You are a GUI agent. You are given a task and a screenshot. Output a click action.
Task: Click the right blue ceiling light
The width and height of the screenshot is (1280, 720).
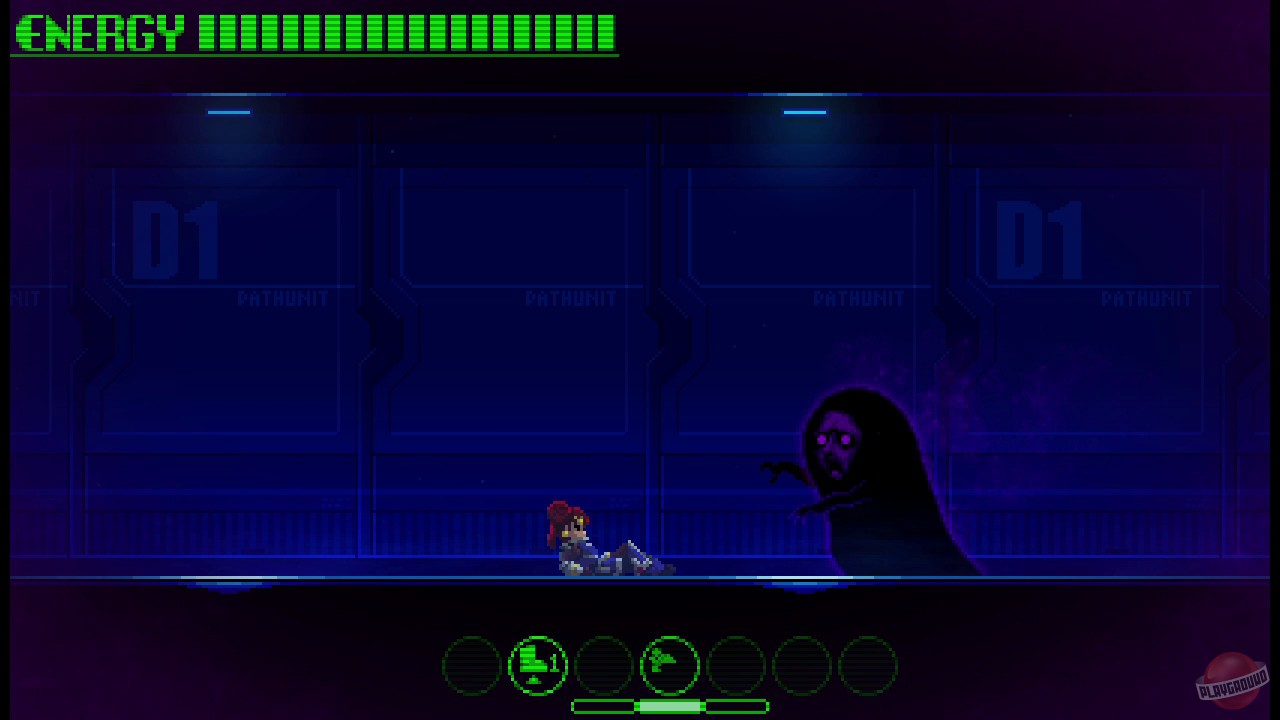point(806,113)
